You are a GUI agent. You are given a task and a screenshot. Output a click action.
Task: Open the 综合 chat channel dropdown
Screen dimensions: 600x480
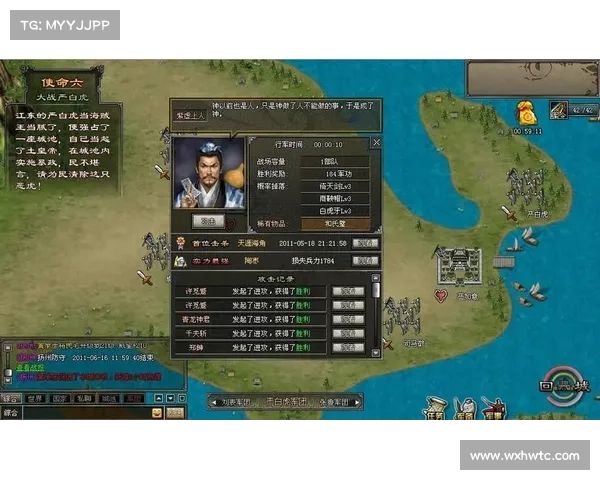(12, 412)
